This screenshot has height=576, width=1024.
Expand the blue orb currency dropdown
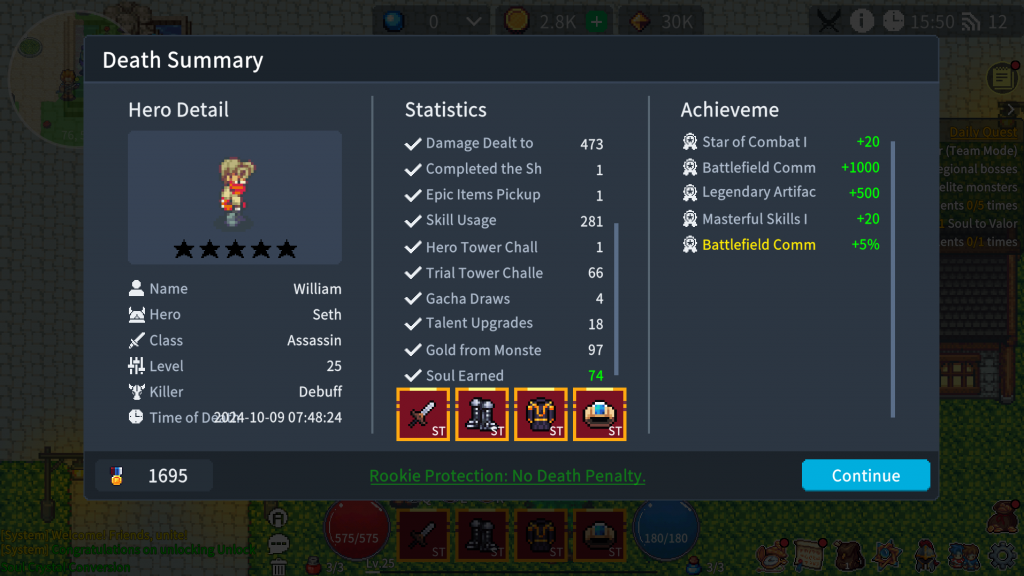pos(475,21)
